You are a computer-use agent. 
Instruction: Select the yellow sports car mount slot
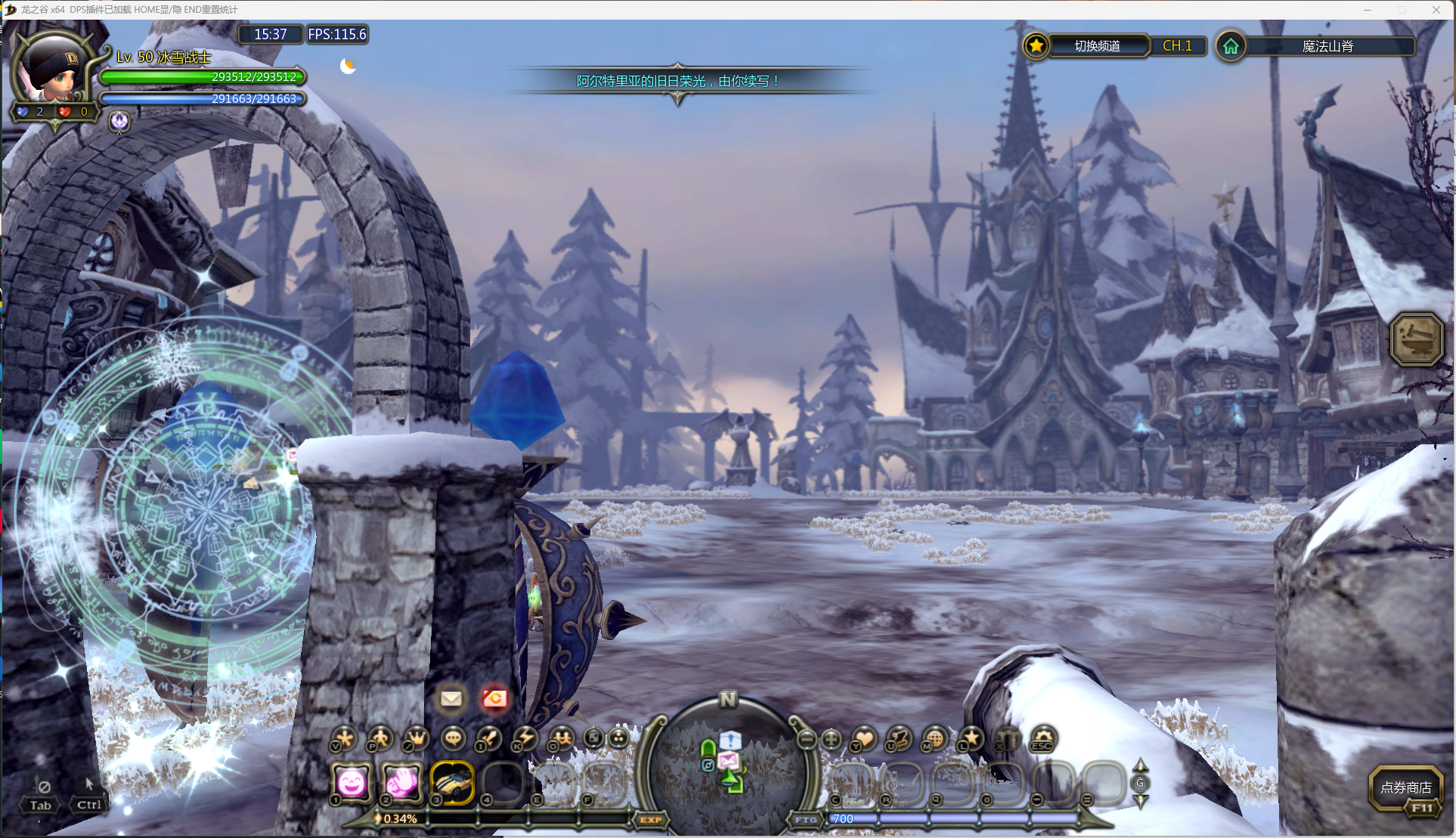[452, 782]
